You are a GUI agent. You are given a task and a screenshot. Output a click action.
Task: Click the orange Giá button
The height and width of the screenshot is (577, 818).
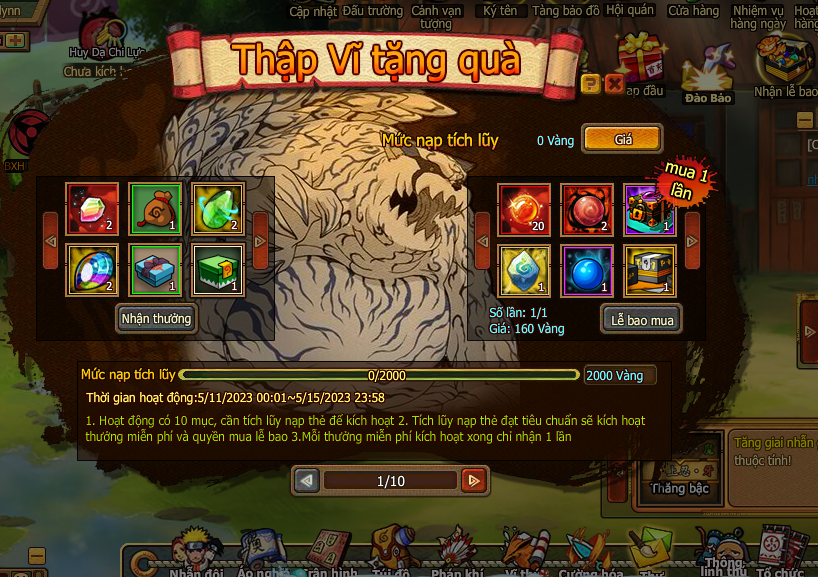pos(622,140)
